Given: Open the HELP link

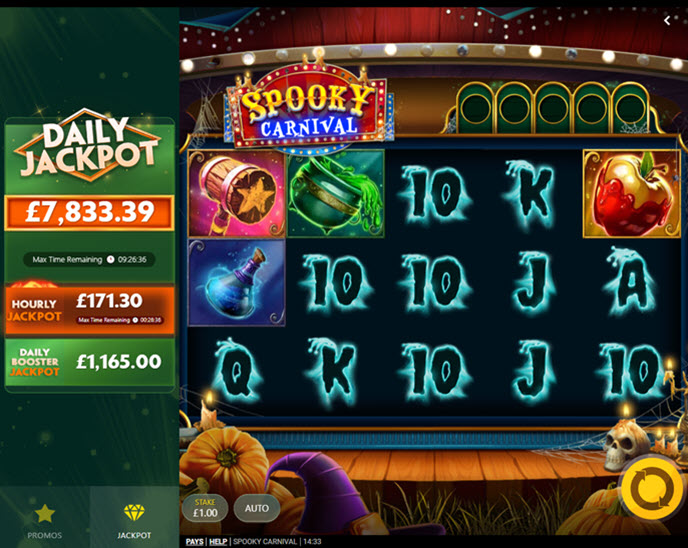Looking at the screenshot, I should [x=218, y=542].
